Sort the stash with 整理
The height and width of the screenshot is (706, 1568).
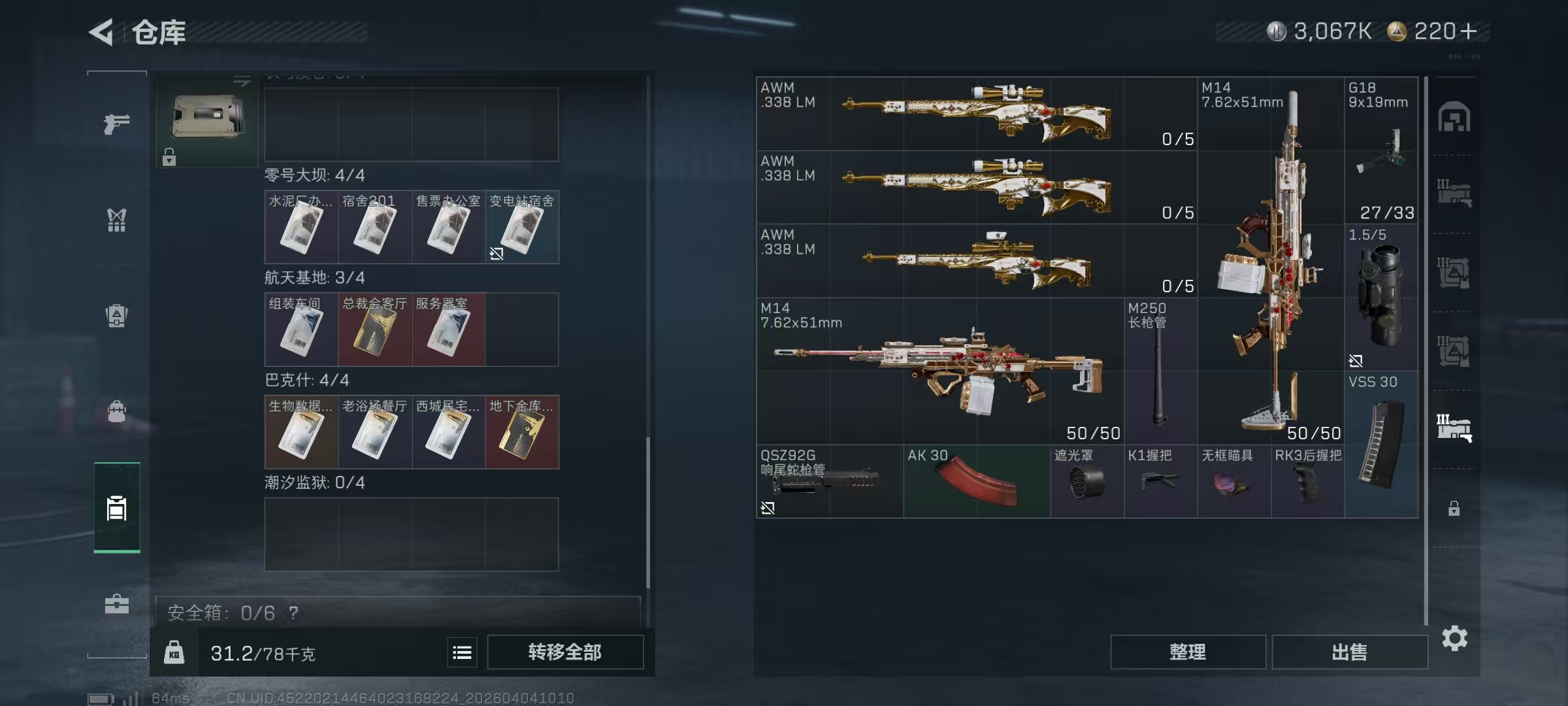[1187, 652]
